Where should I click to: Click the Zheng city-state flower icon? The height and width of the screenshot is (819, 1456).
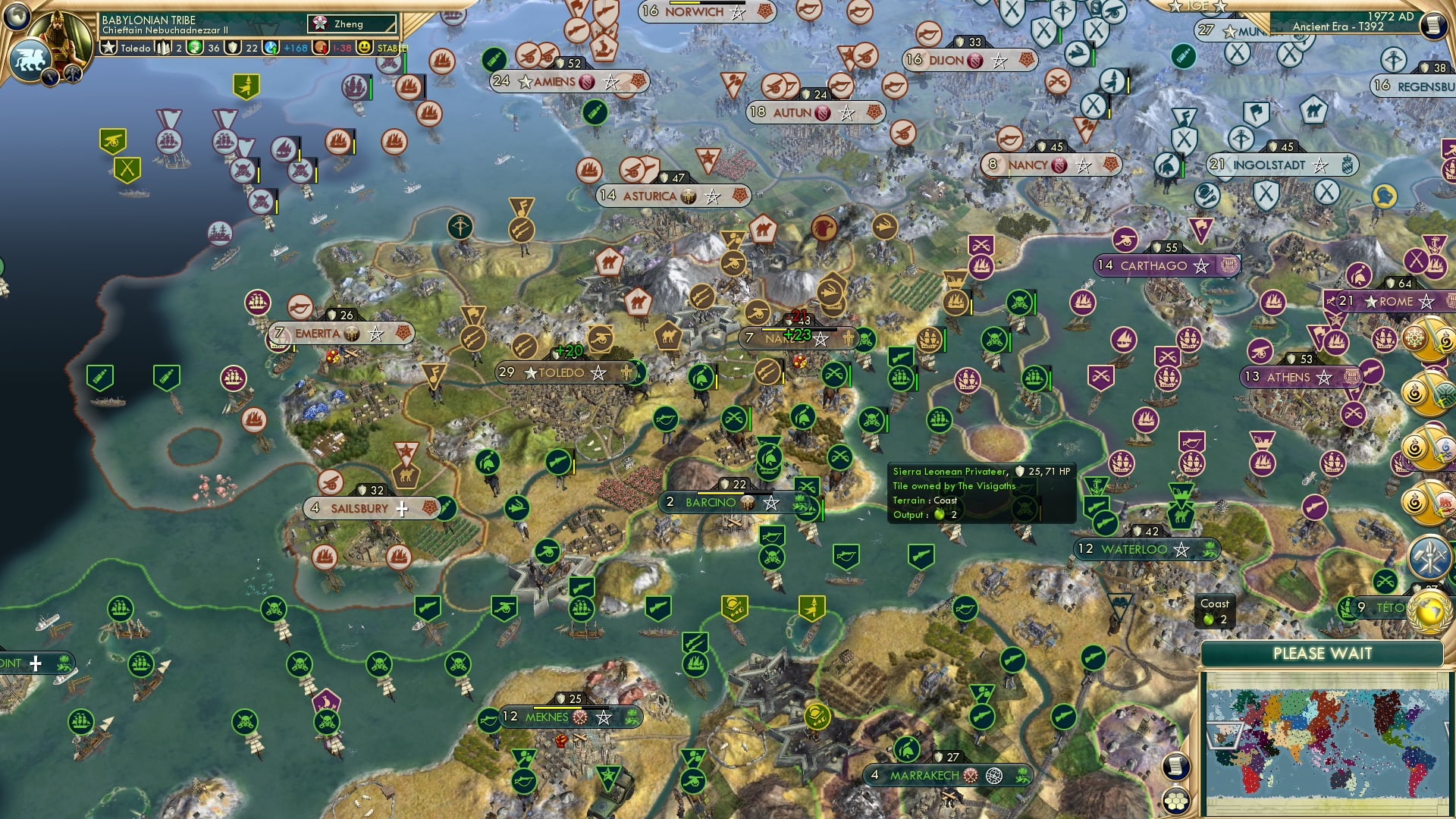tap(320, 23)
